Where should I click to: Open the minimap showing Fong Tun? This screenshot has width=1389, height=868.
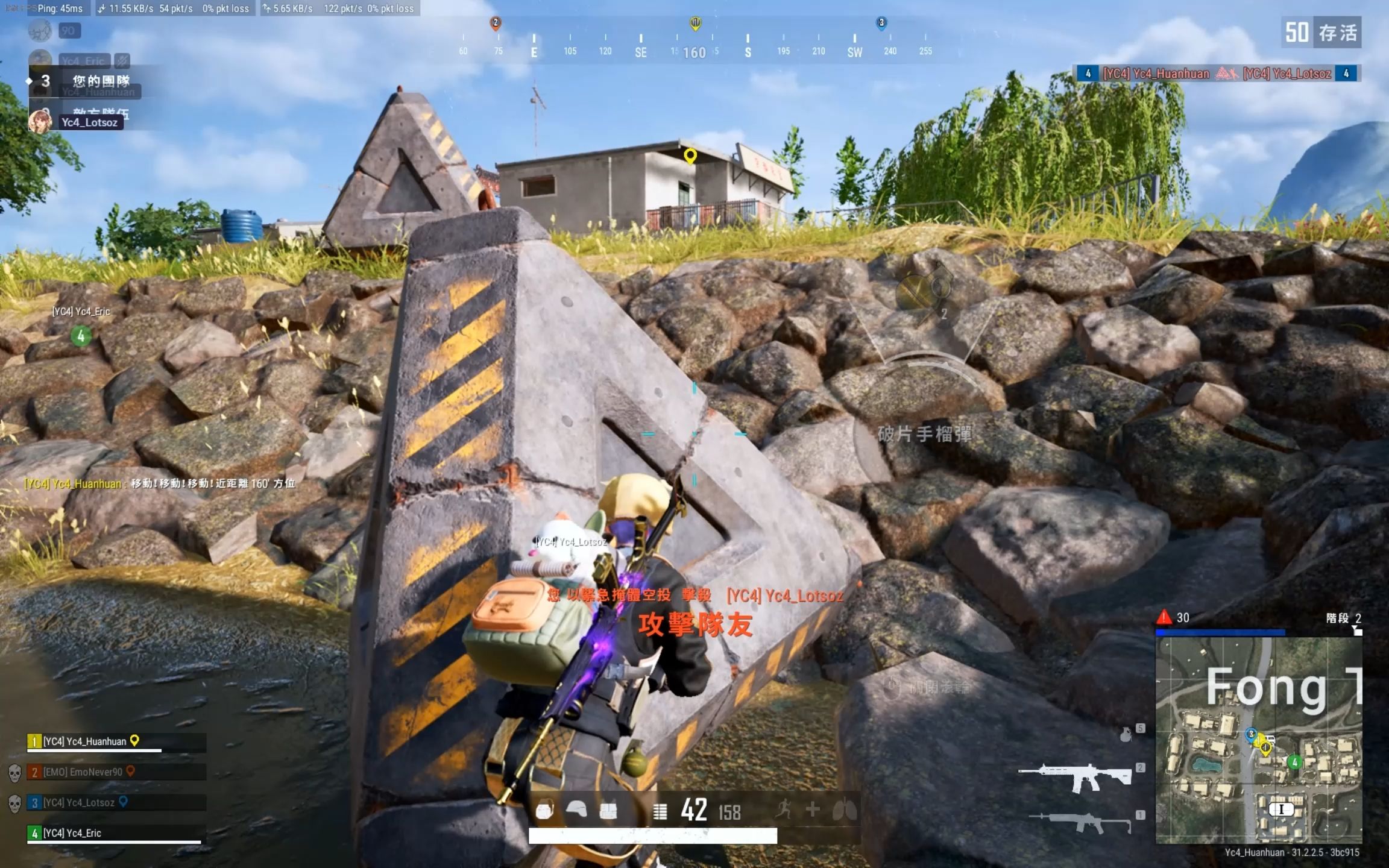[1258, 740]
